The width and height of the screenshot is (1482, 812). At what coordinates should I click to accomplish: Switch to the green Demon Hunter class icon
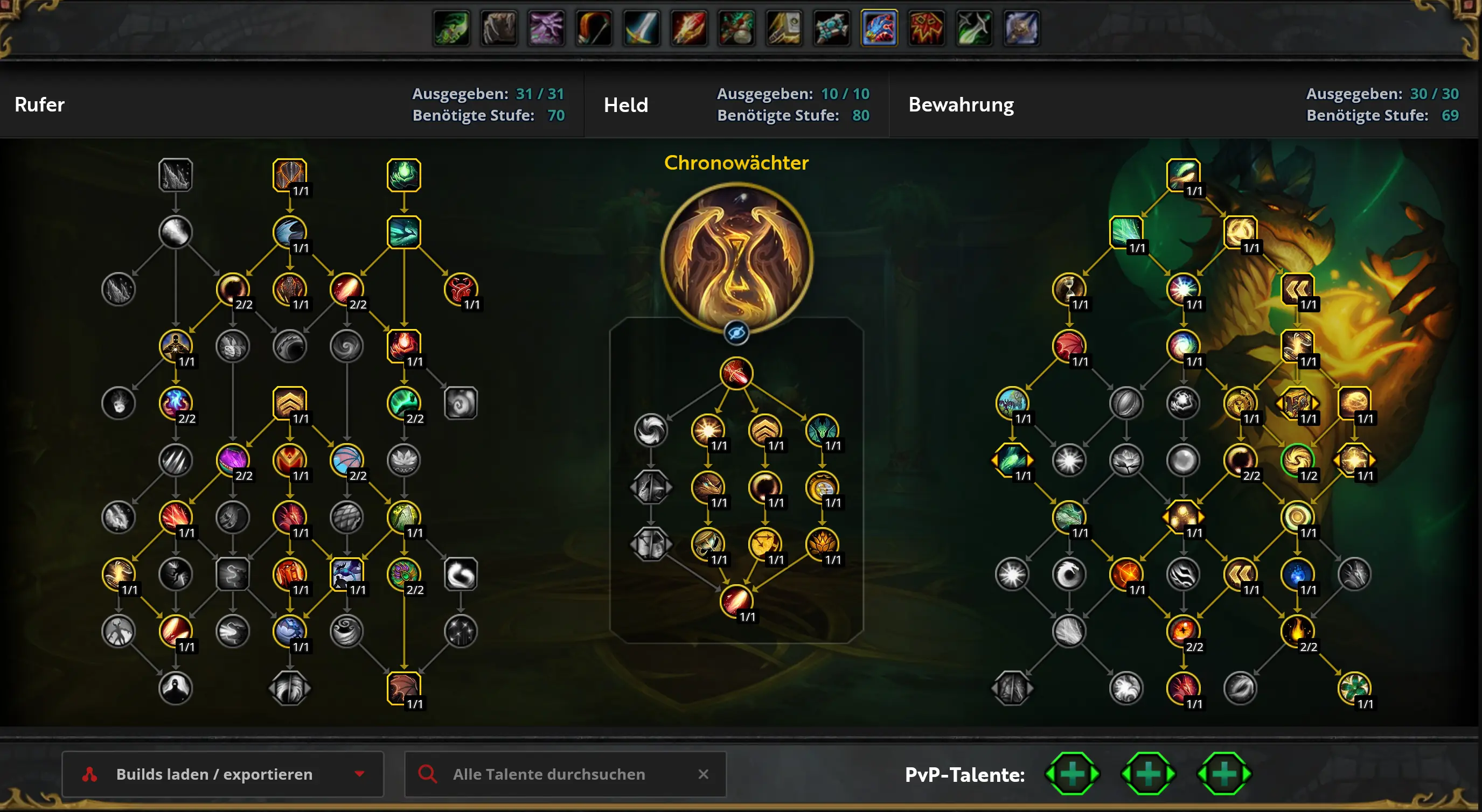point(451,27)
